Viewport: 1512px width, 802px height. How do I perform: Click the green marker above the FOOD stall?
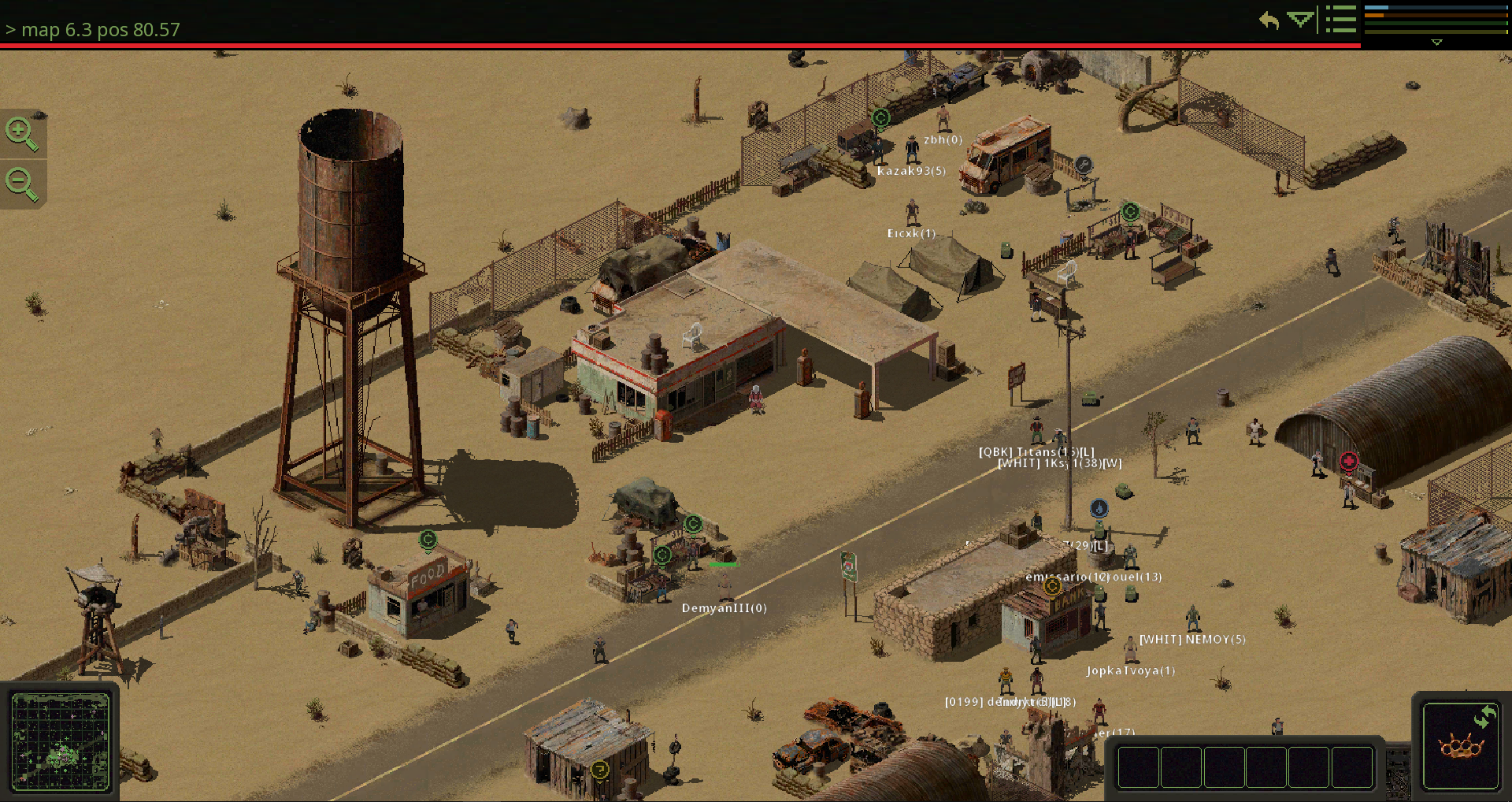point(428,540)
